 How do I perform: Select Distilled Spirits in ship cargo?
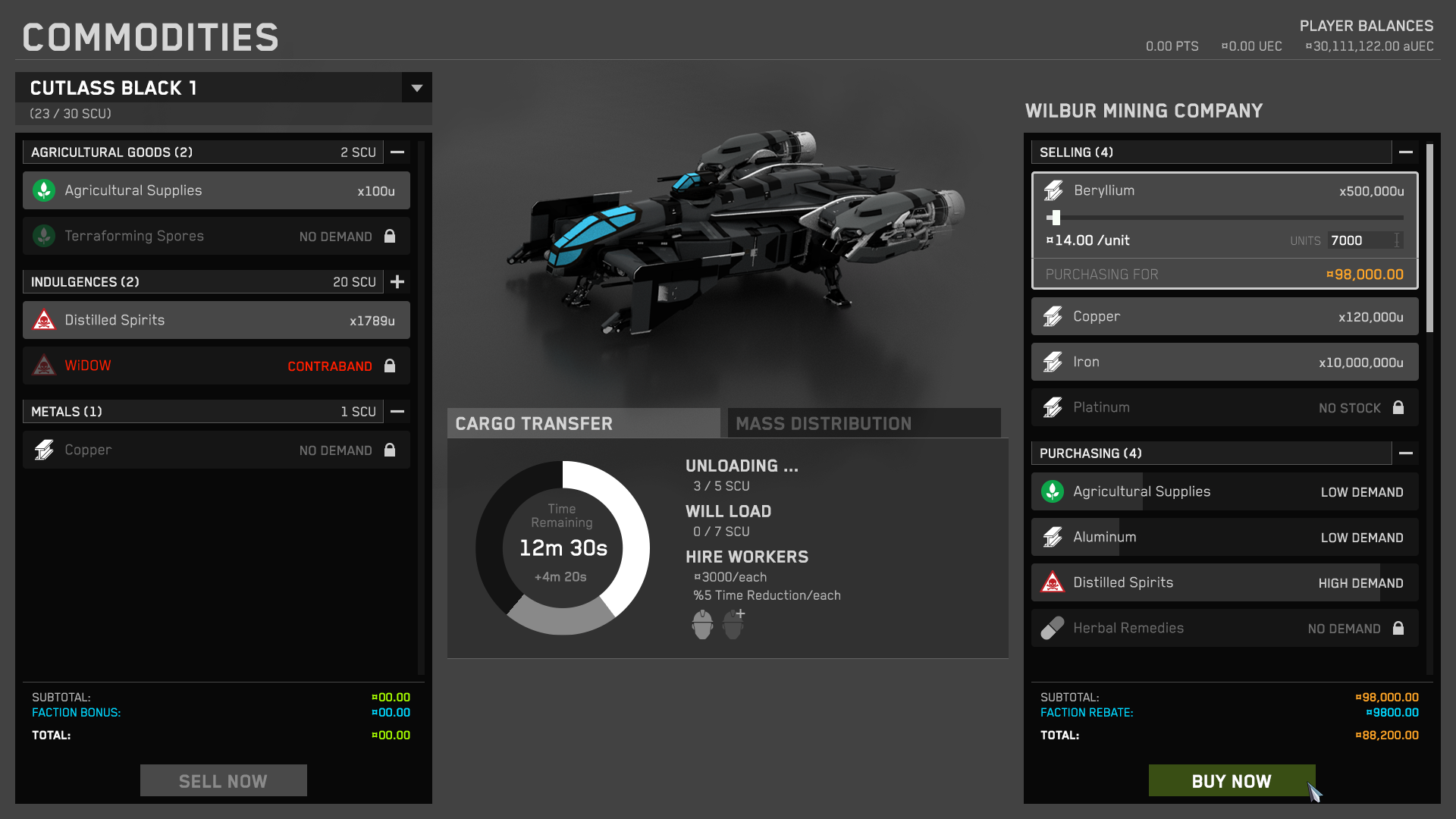(x=216, y=321)
